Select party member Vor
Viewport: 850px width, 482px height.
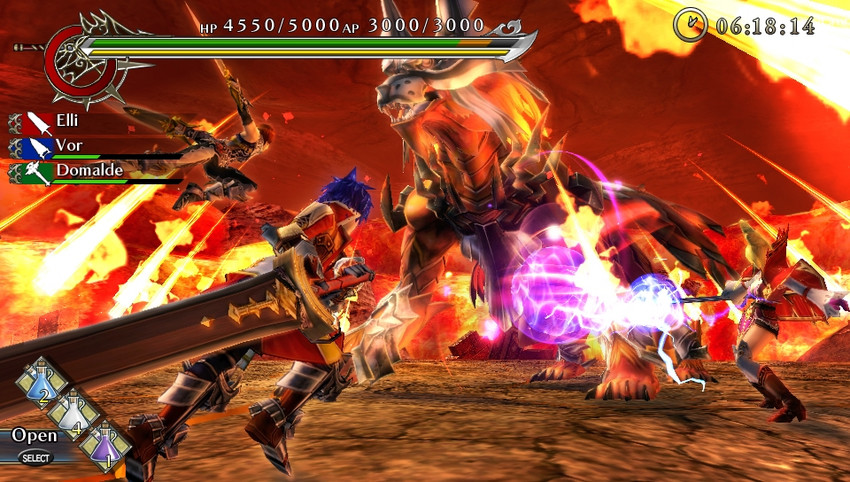(x=69, y=146)
